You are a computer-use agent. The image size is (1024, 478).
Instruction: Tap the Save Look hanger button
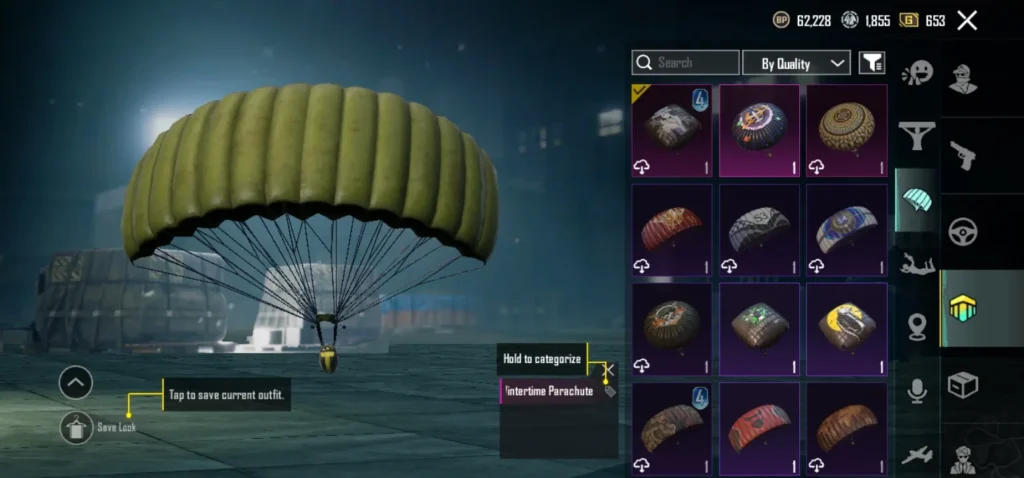pyautogui.click(x=76, y=427)
